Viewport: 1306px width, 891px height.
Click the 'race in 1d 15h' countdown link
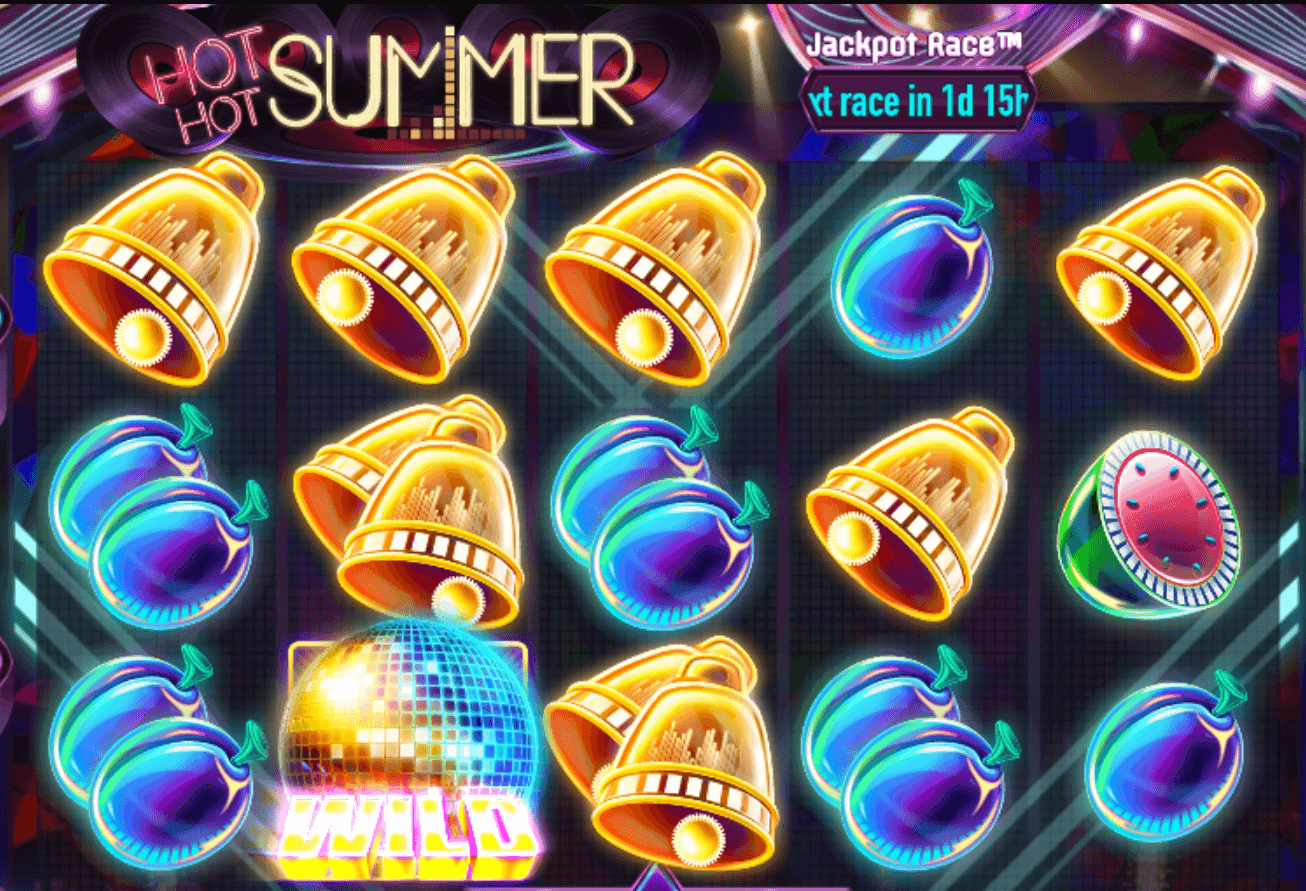(915, 101)
